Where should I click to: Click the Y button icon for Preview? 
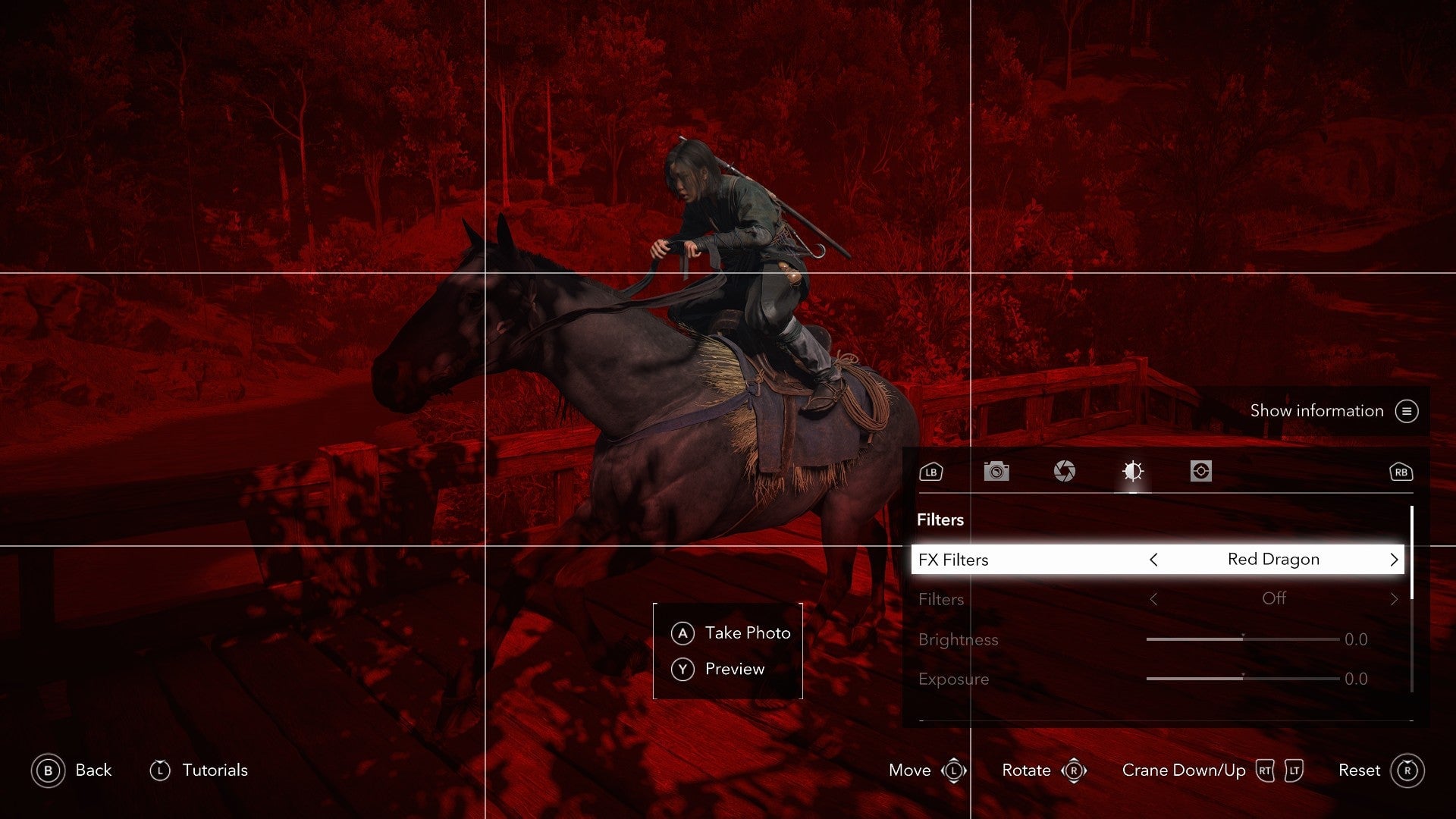coord(683,669)
